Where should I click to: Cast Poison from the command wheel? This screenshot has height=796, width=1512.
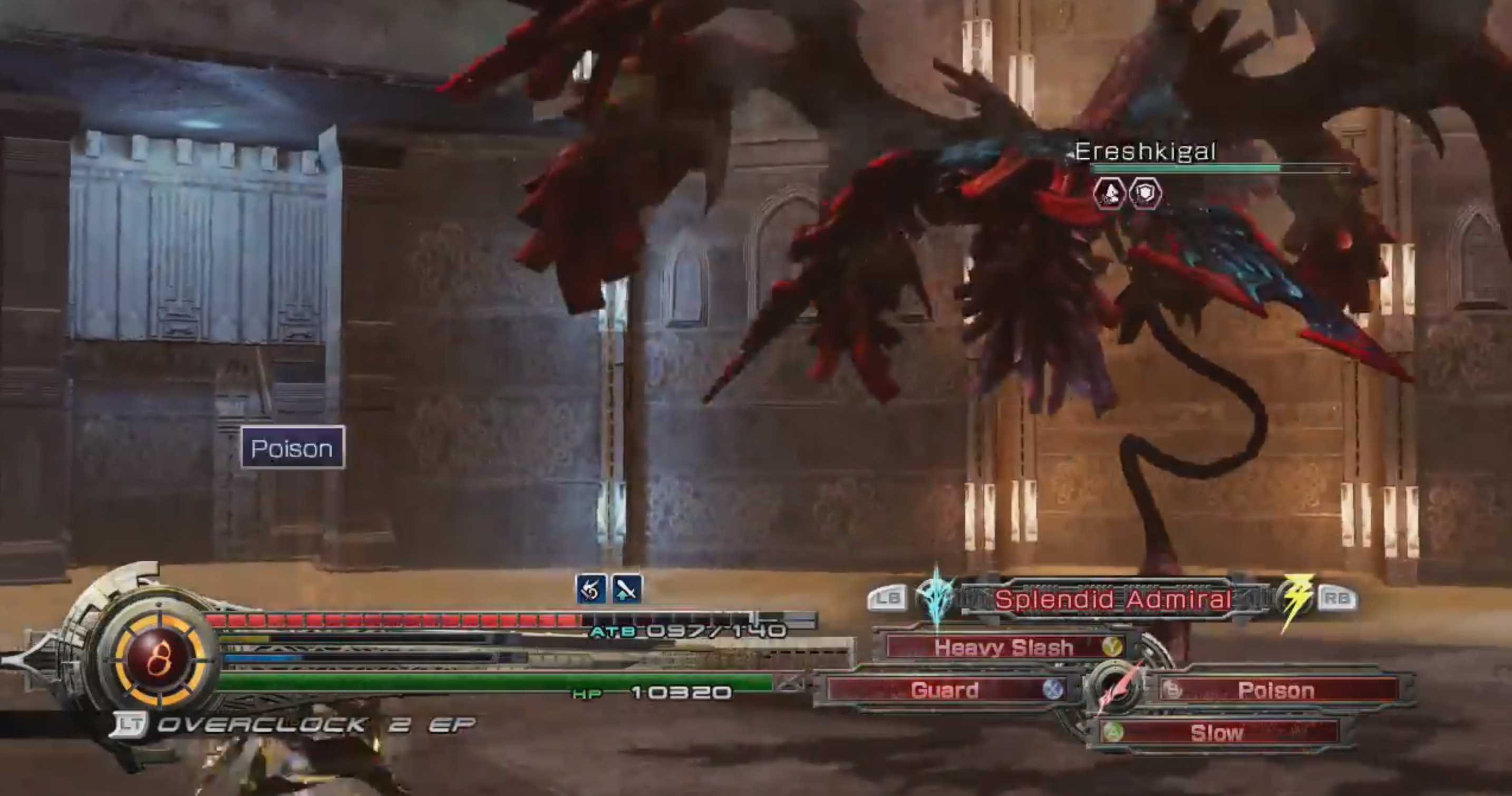point(1276,691)
